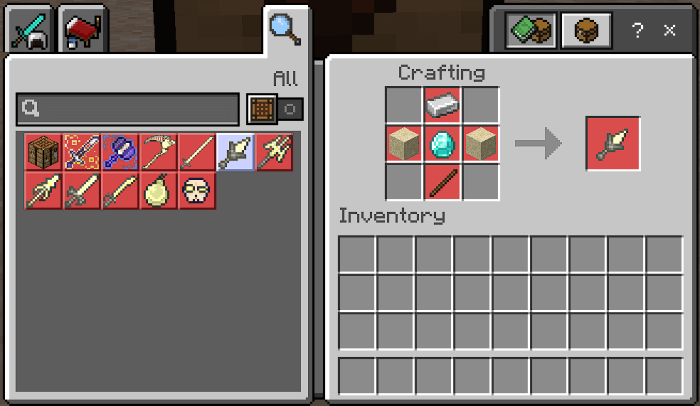This screenshot has height=406, width=700.
Task: Close the crafting screen
Action: (x=669, y=31)
